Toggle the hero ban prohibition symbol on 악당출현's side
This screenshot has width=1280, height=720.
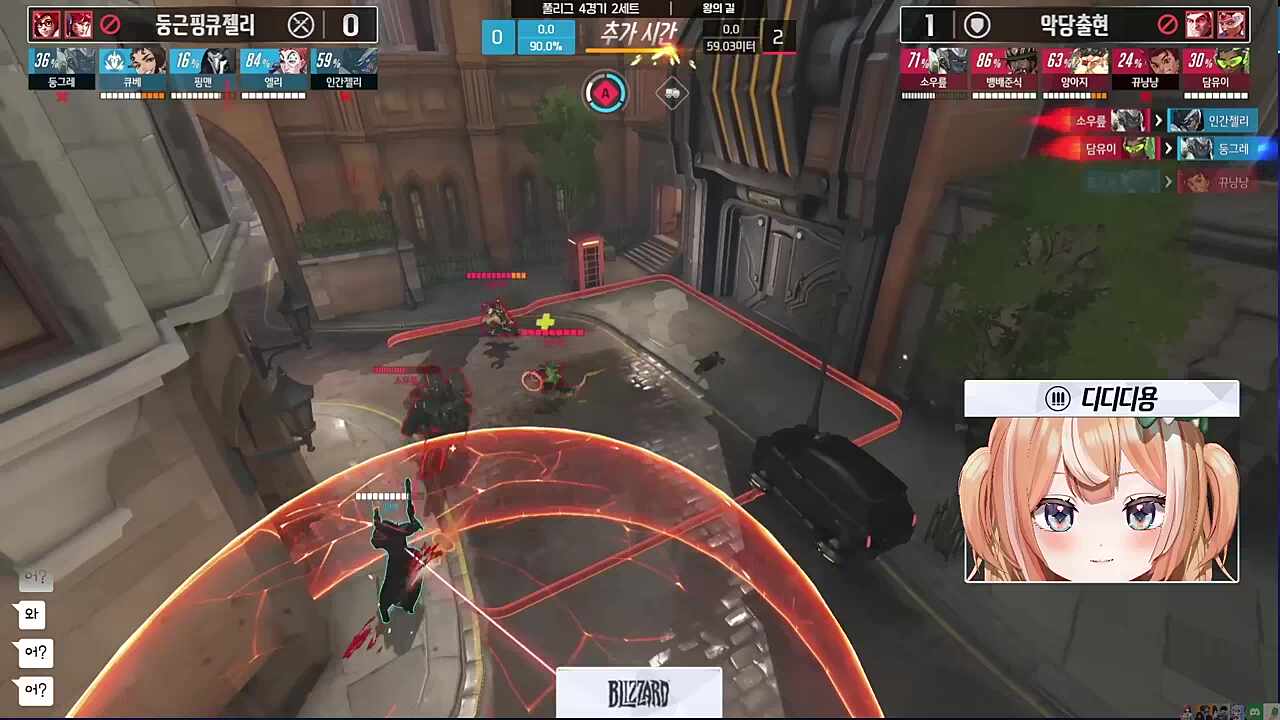click(x=1169, y=25)
